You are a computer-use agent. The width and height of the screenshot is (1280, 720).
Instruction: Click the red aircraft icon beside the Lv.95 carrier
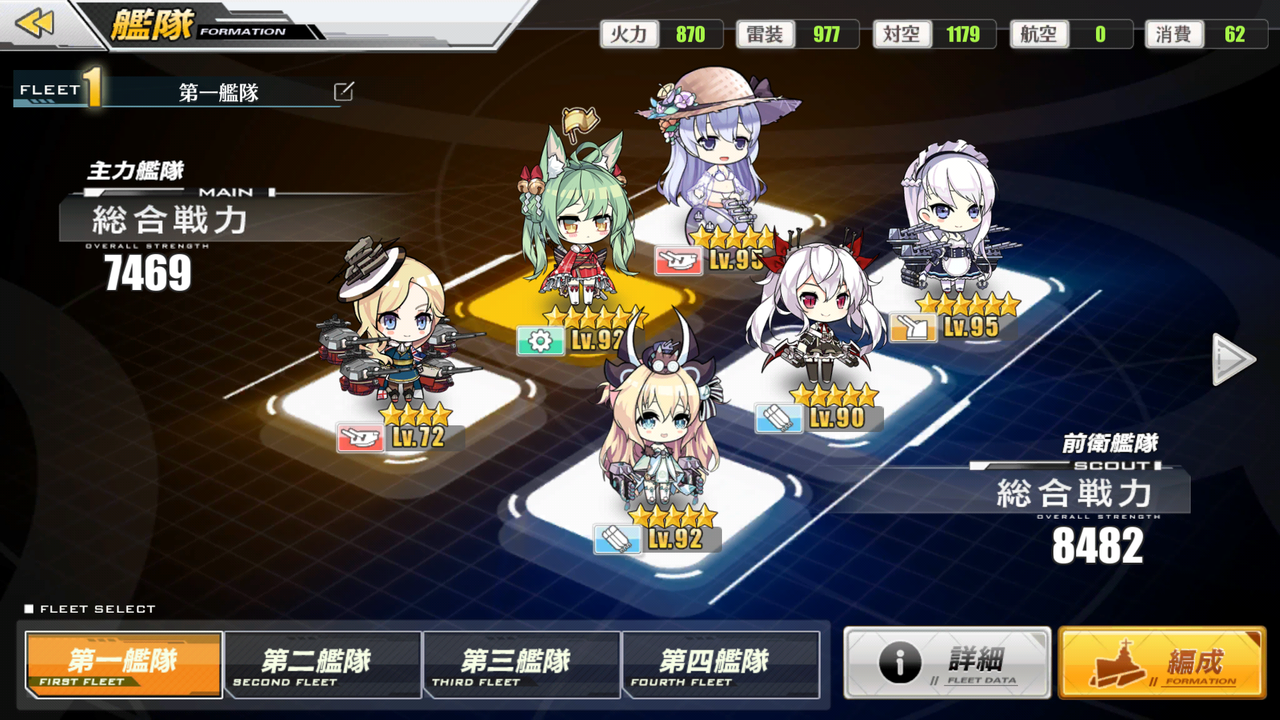coord(677,260)
